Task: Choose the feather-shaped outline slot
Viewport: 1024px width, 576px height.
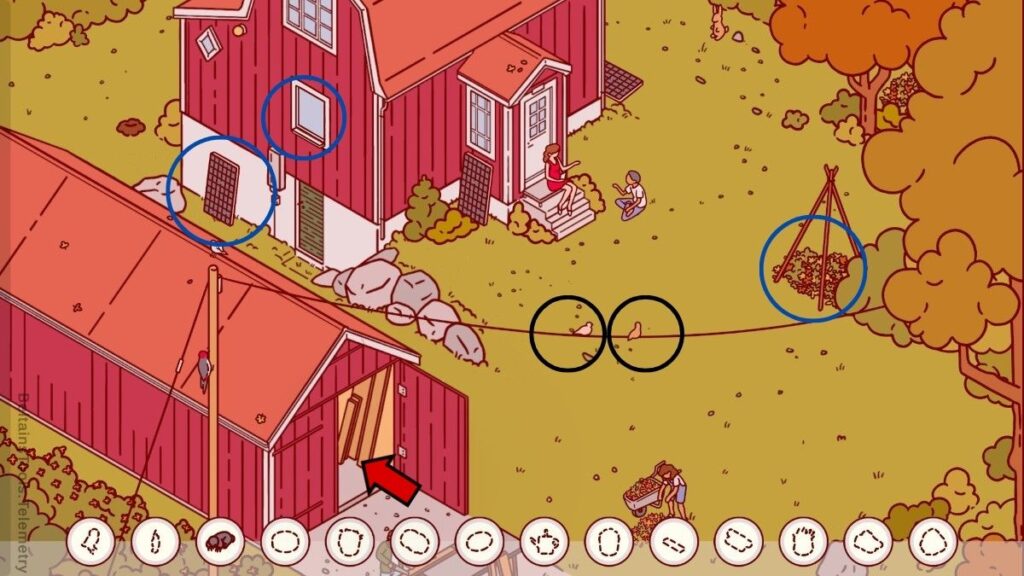Action: coord(155,541)
